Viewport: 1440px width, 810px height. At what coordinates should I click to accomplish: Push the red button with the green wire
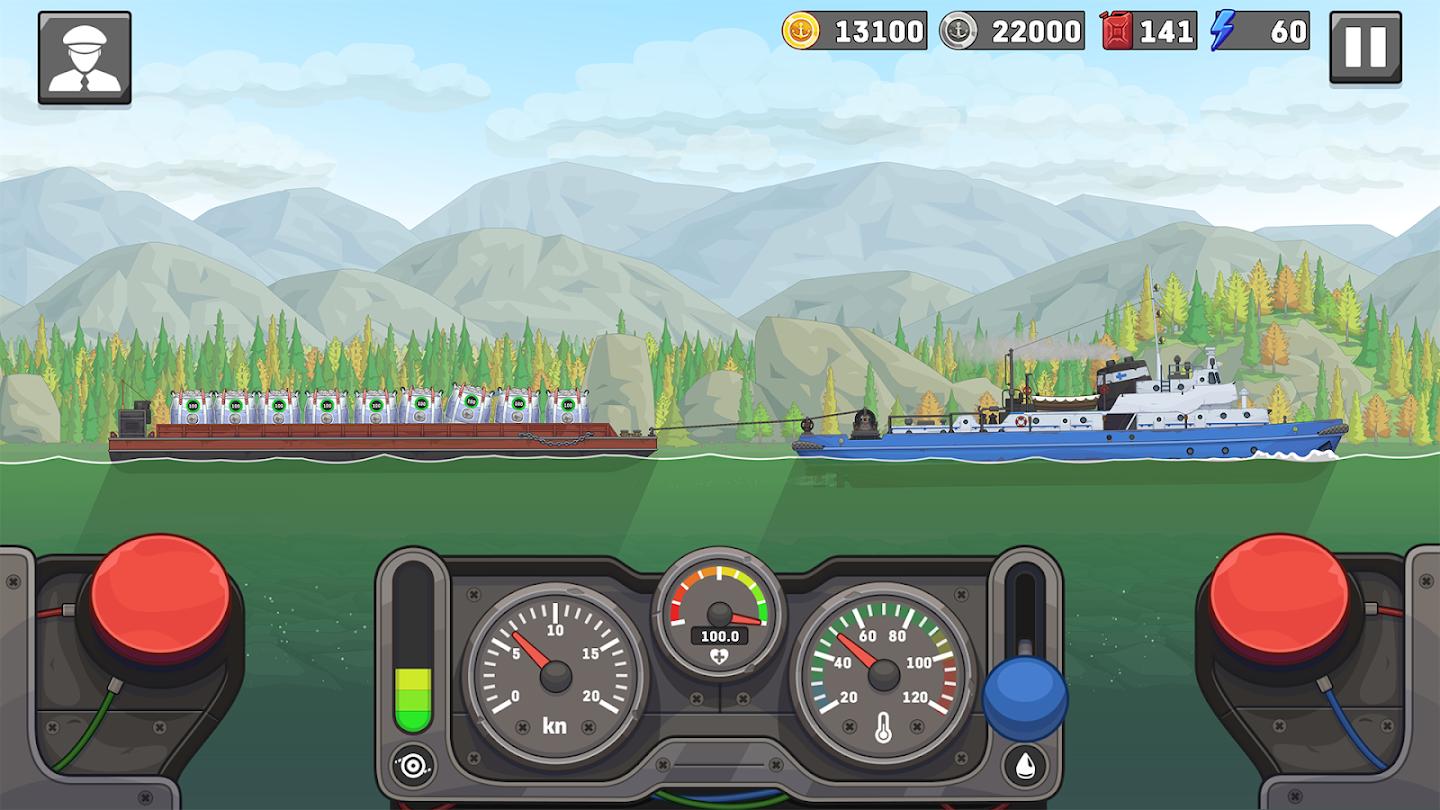160,599
